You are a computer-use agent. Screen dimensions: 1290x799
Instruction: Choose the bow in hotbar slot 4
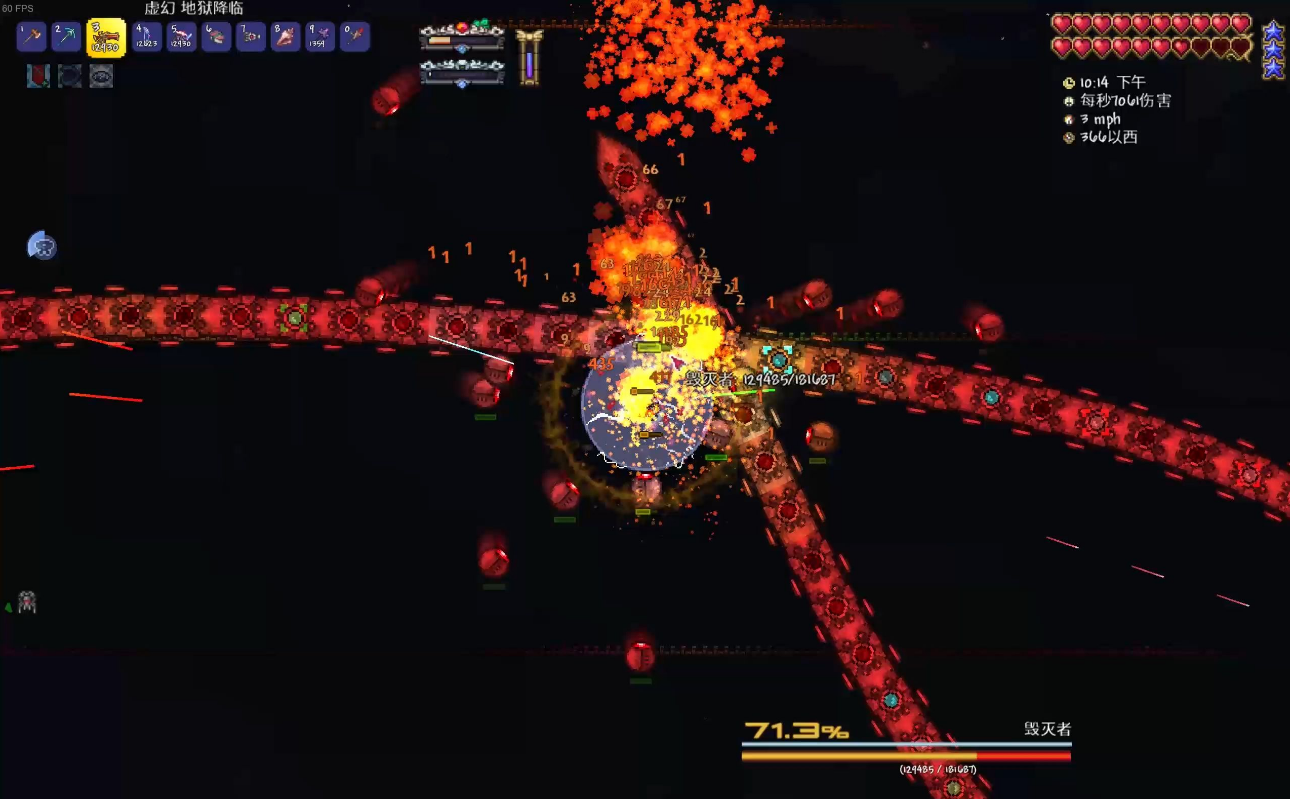click(147, 37)
